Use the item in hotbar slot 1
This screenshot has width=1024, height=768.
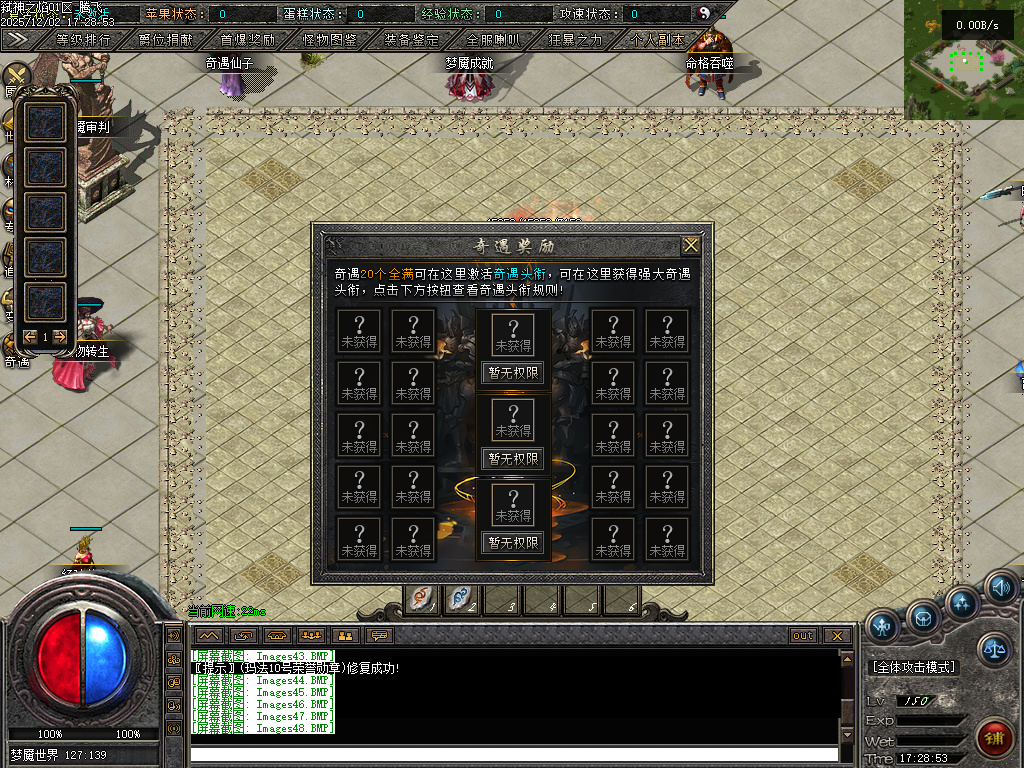click(422, 598)
